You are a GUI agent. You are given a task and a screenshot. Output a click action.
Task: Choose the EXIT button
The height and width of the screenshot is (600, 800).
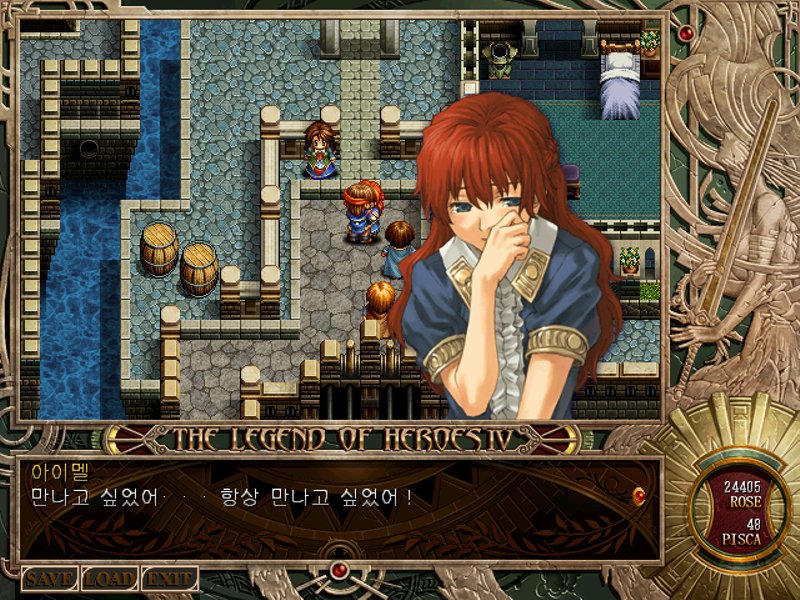point(169,578)
